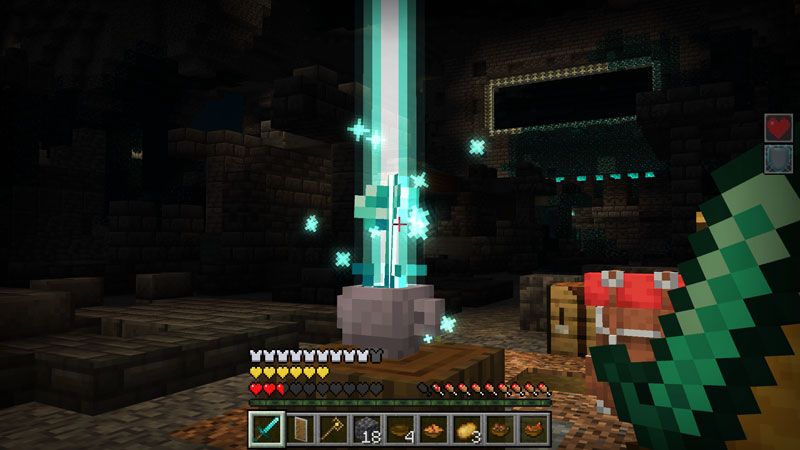Choose the tan rectangular panel item slot

300,428
